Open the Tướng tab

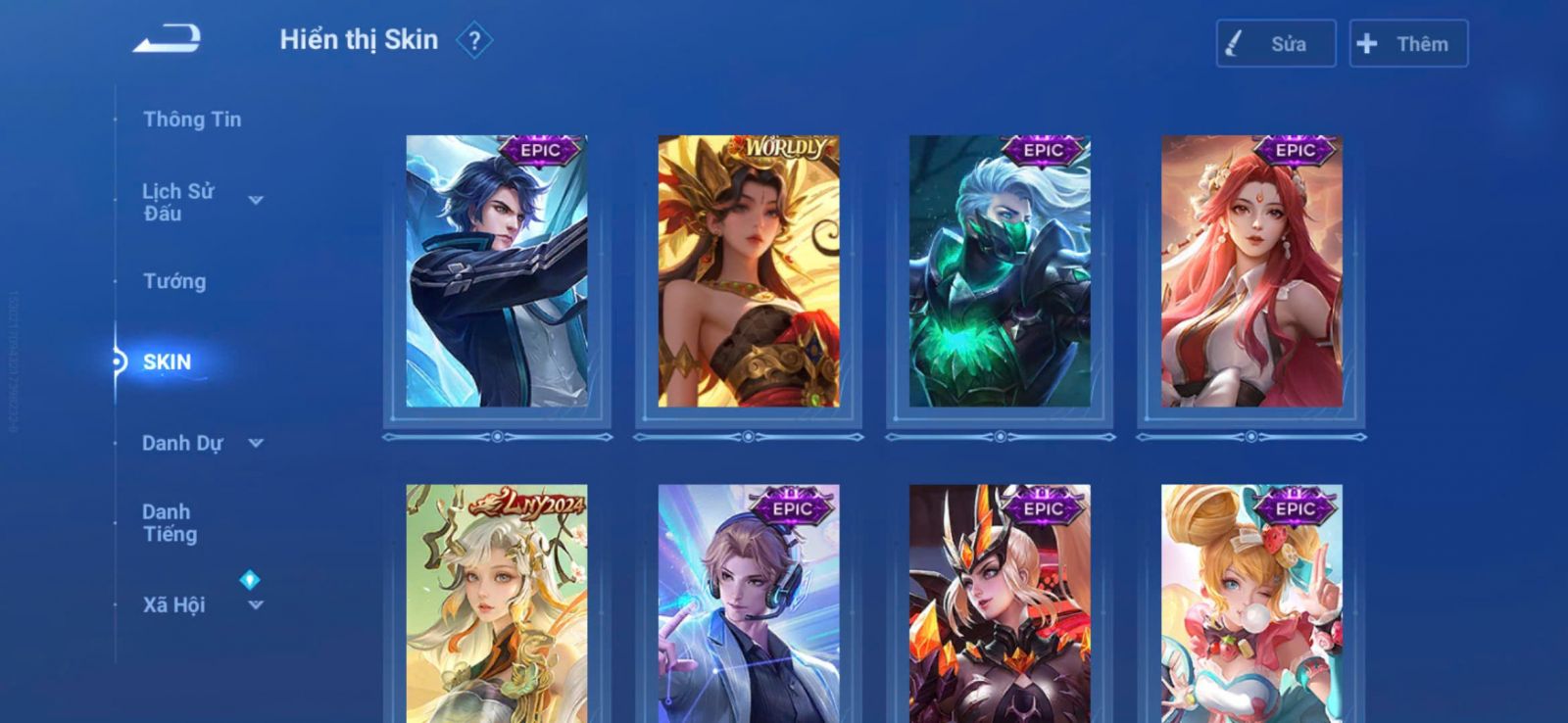point(174,282)
